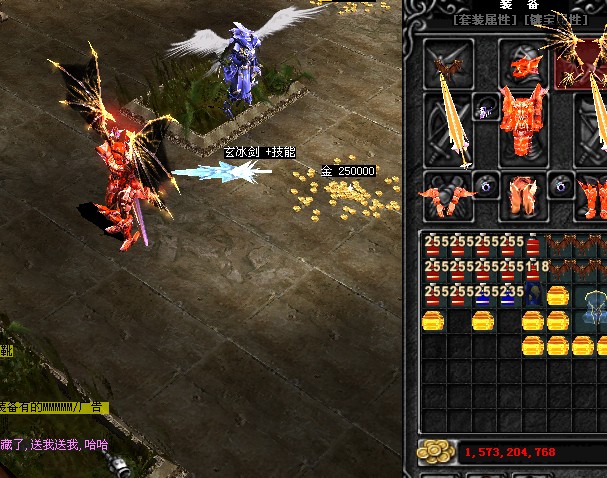Click the gold coin pile icon
The height and width of the screenshot is (478, 607).
pyautogui.click(x=433, y=451)
